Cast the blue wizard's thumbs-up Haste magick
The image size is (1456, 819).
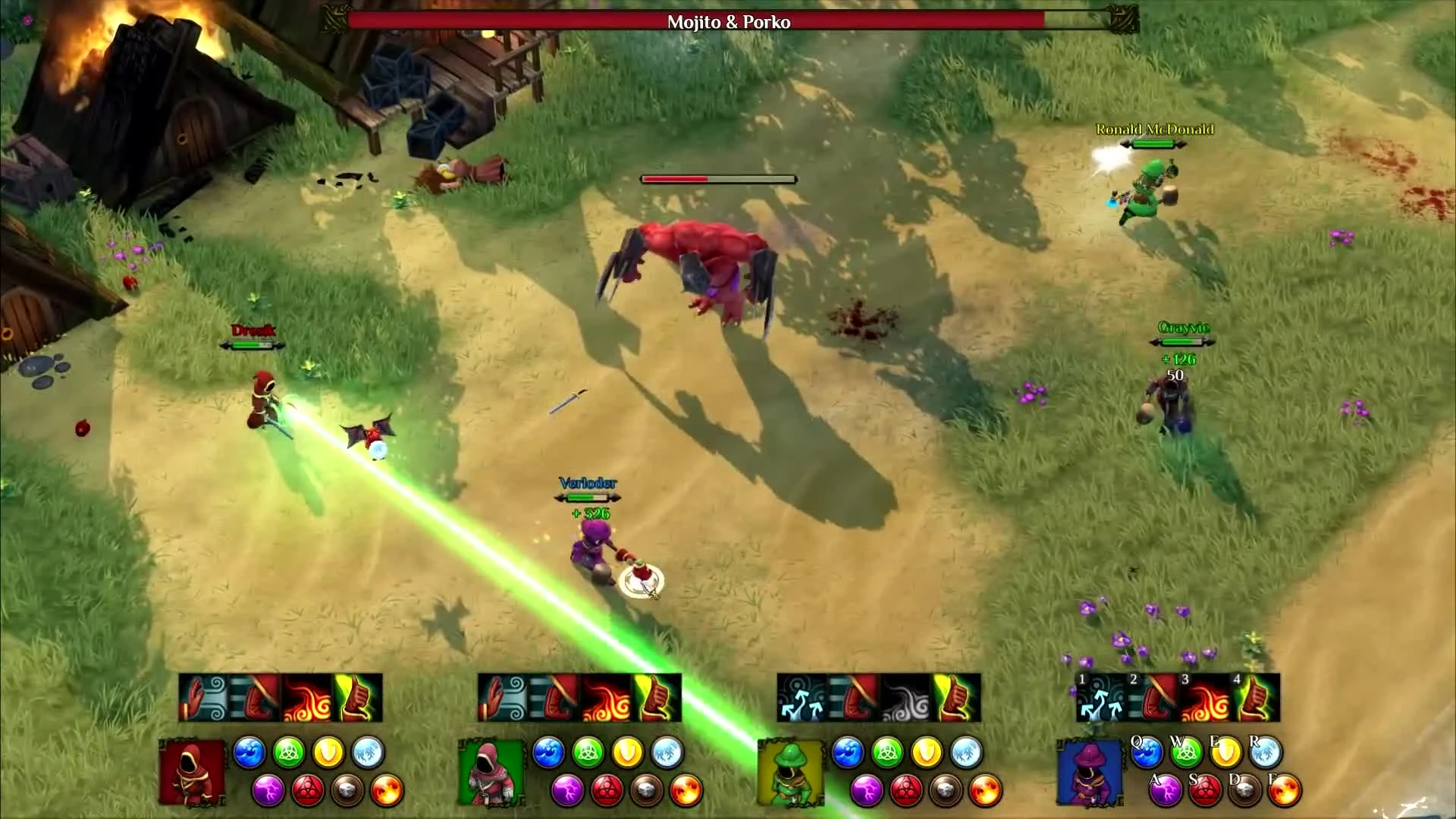point(1254,697)
